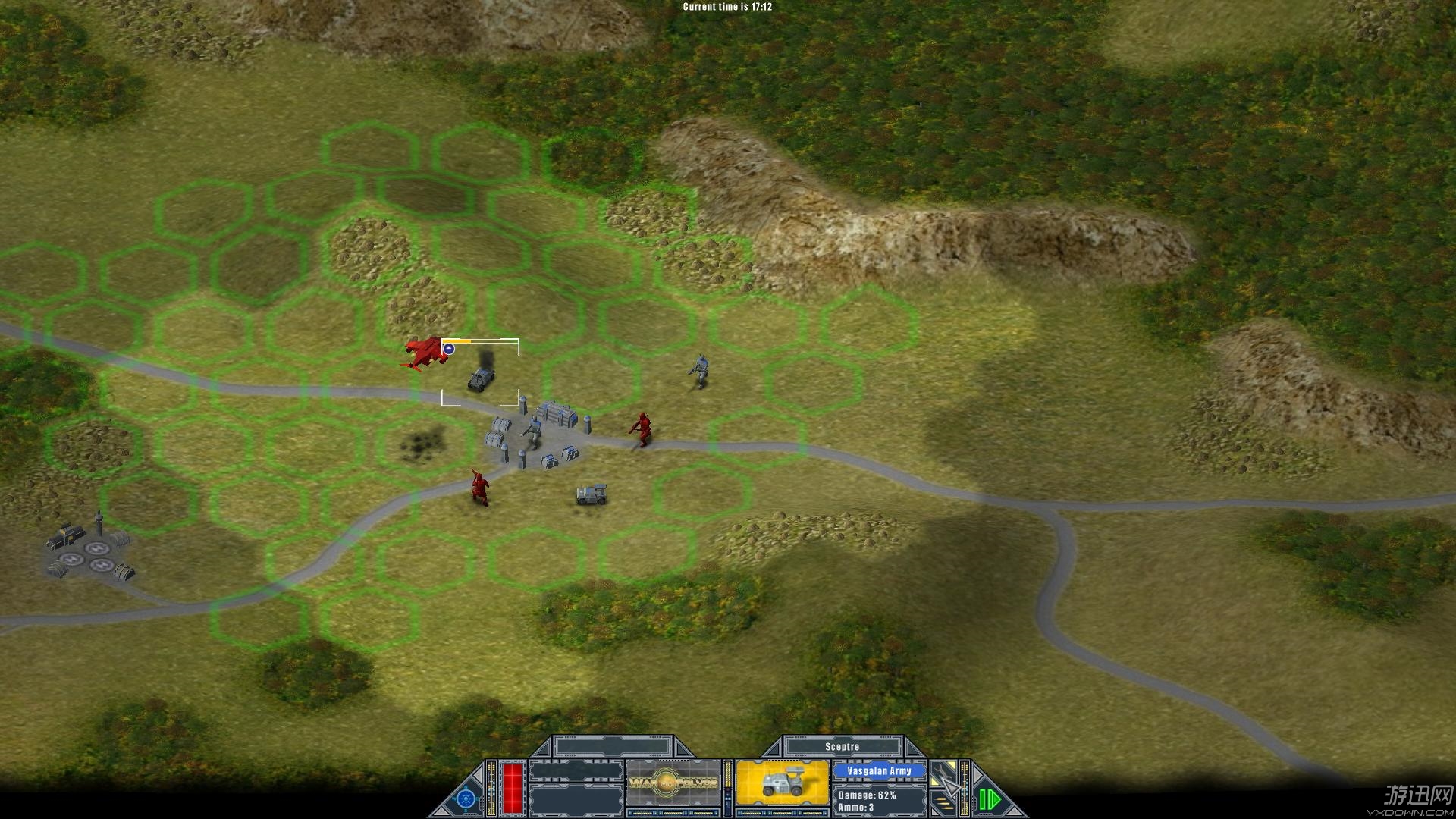Click the red grid panel in HUD
The width and height of the screenshot is (1456, 819).
click(513, 787)
